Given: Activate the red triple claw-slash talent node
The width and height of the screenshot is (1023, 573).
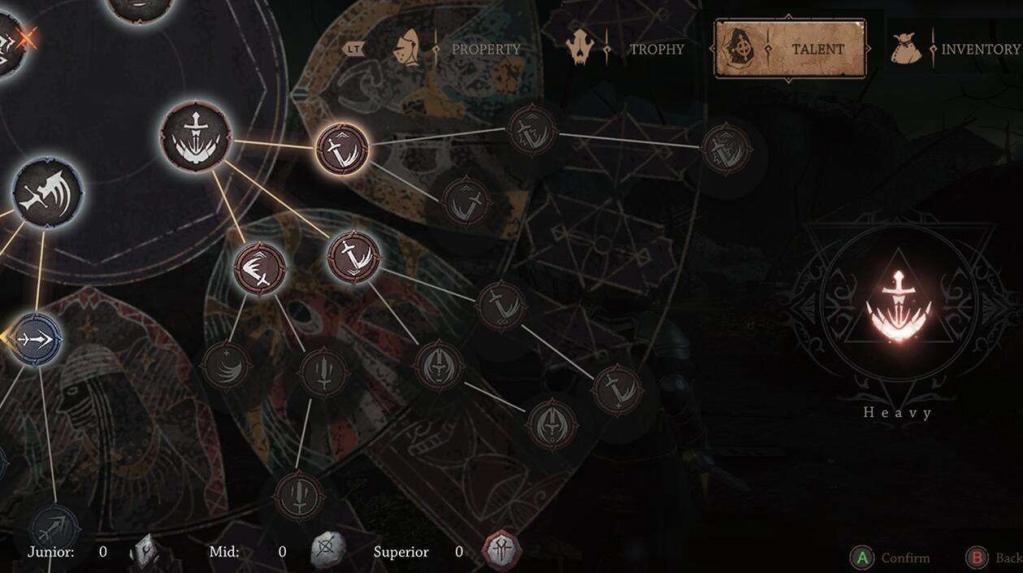Looking at the screenshot, I should tap(259, 268).
